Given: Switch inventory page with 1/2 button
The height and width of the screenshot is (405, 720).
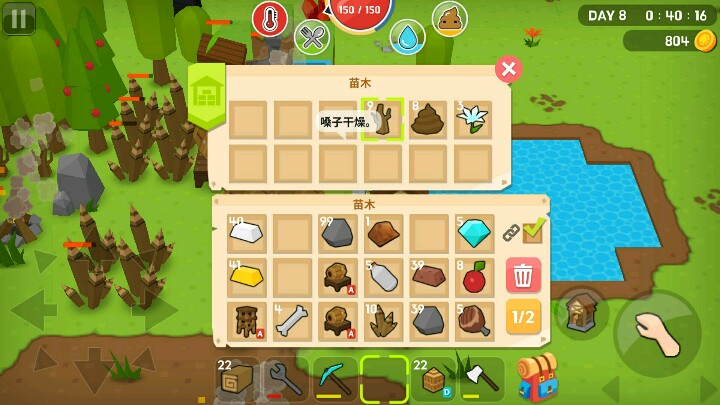Looking at the screenshot, I should [x=523, y=318].
